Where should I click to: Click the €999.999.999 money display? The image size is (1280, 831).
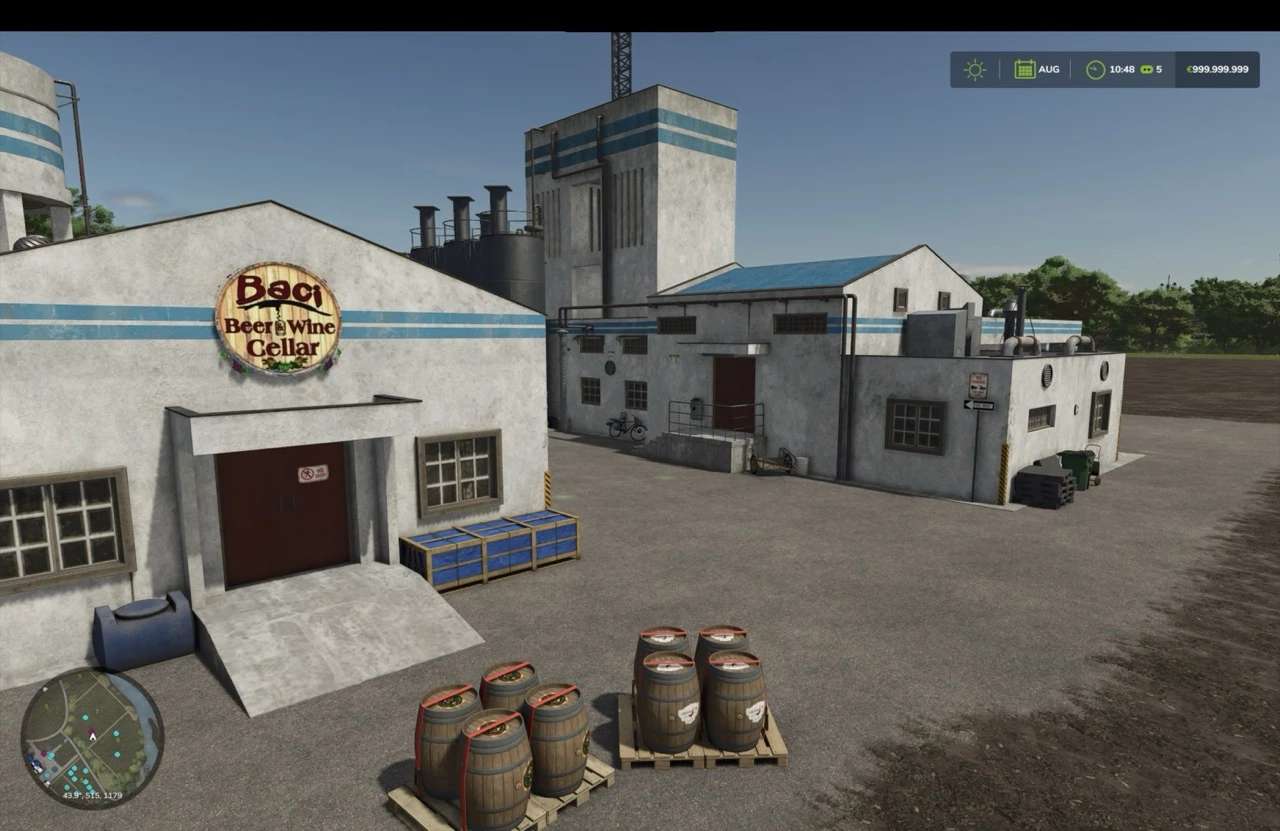tap(1218, 69)
